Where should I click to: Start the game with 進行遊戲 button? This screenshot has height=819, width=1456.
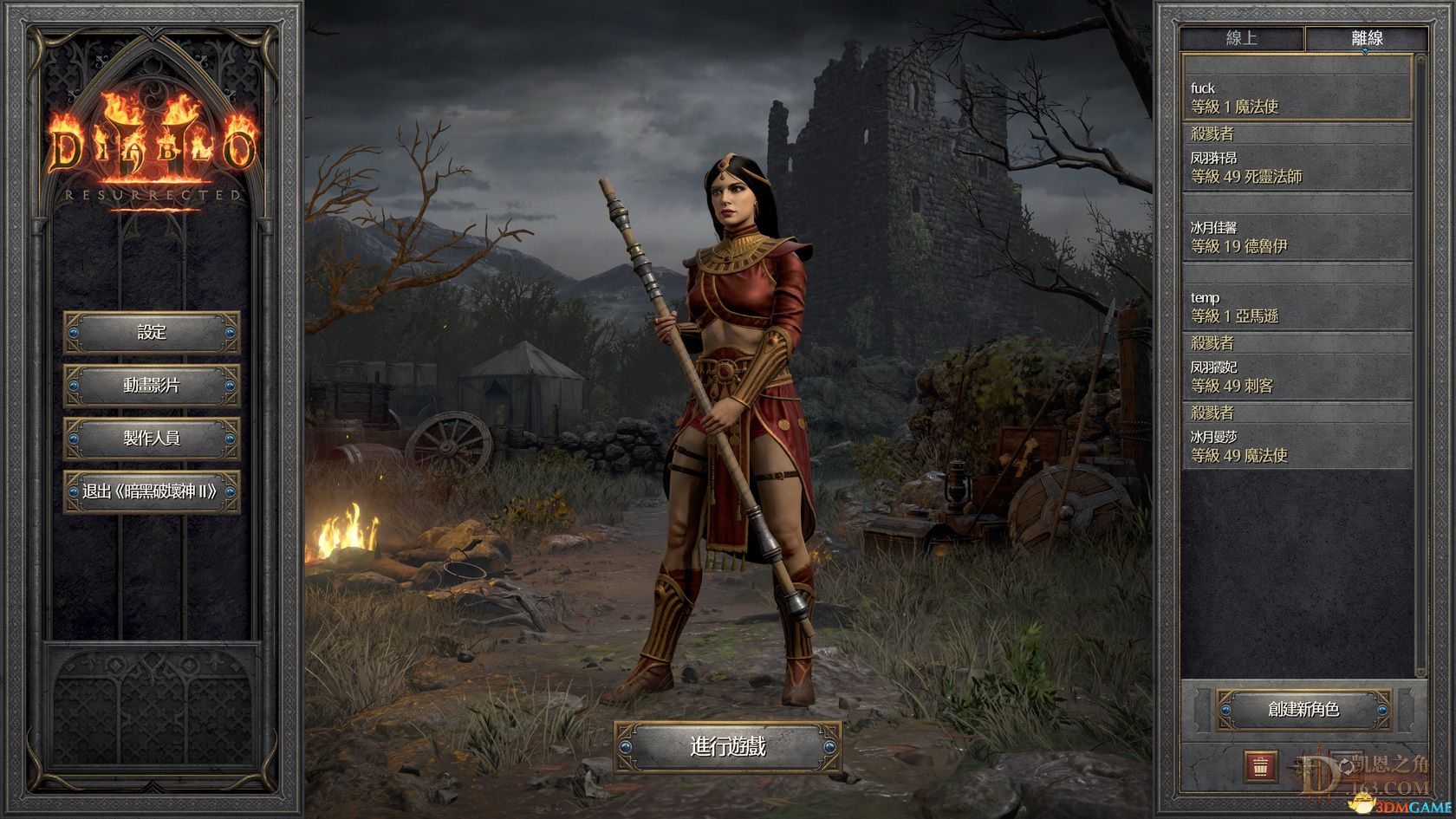(728, 746)
